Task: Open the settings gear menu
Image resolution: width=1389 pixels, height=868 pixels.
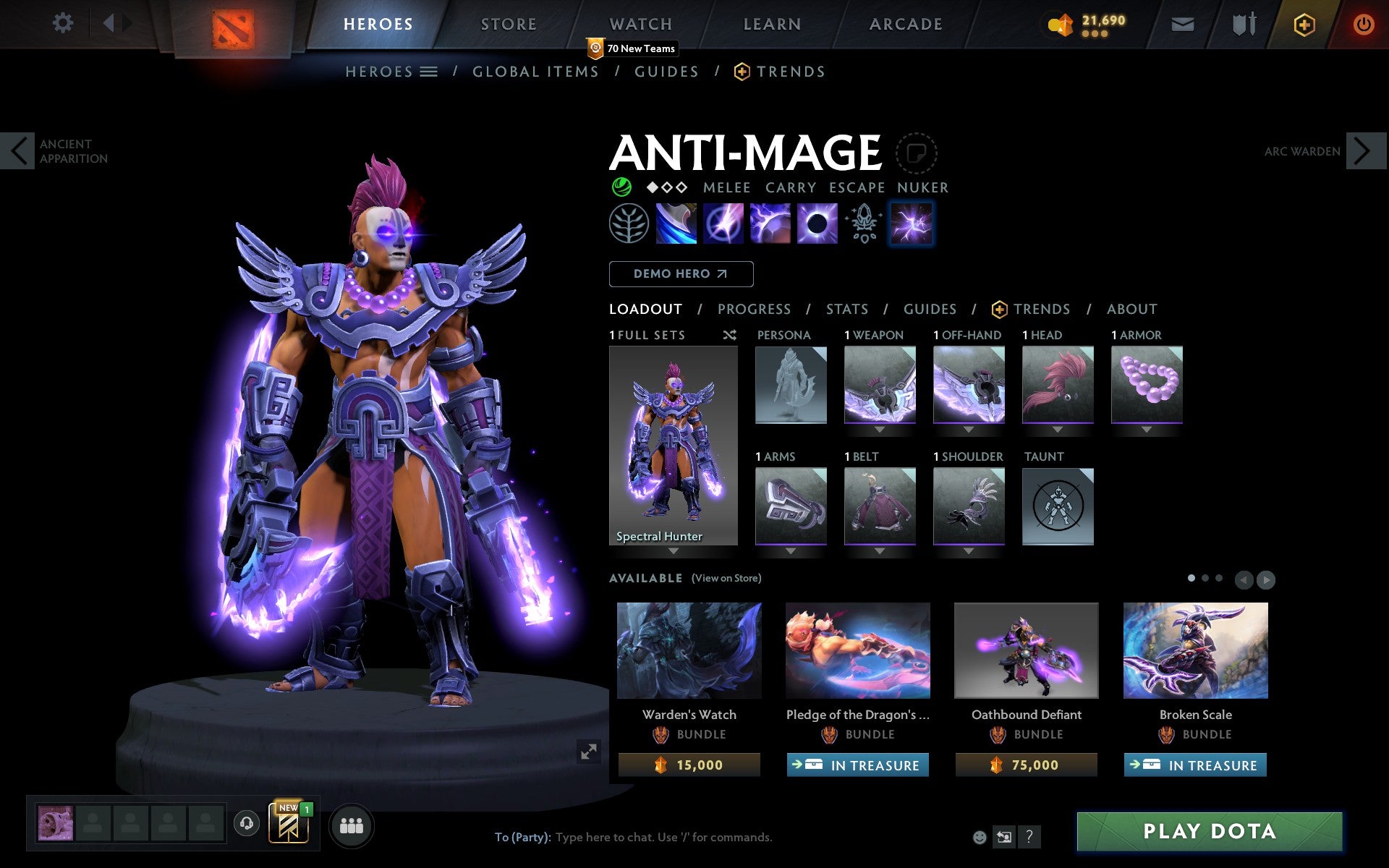Action: tap(63, 24)
